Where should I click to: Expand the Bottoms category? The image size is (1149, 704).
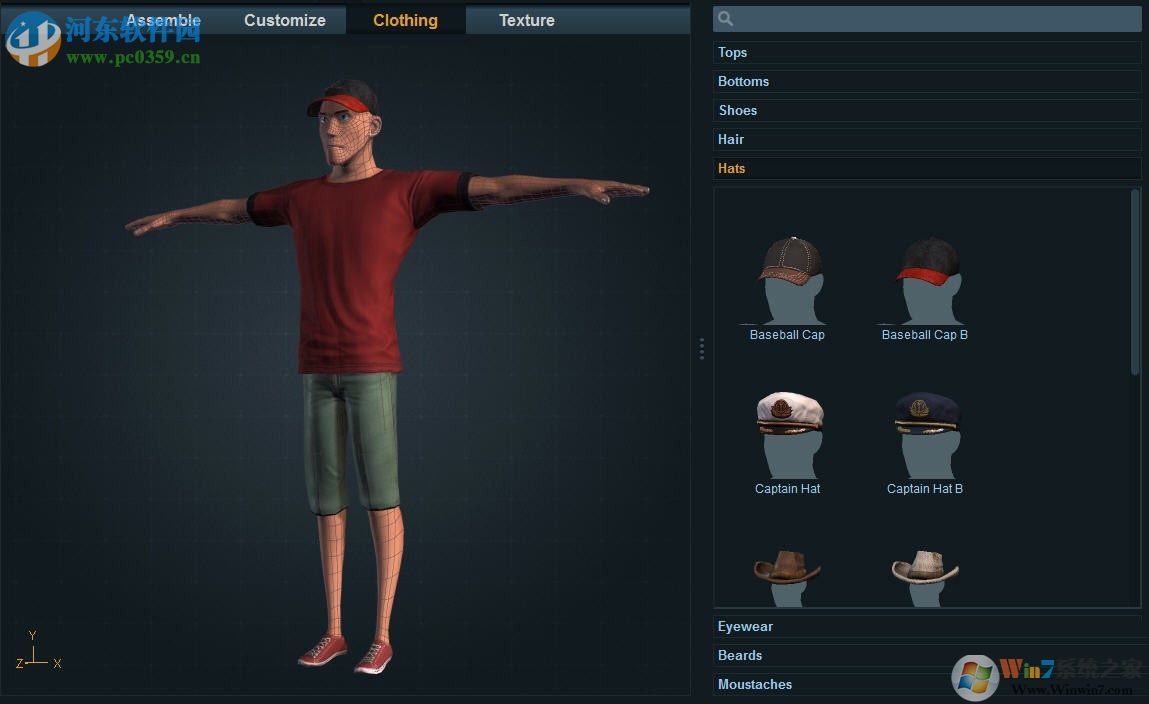[927, 81]
